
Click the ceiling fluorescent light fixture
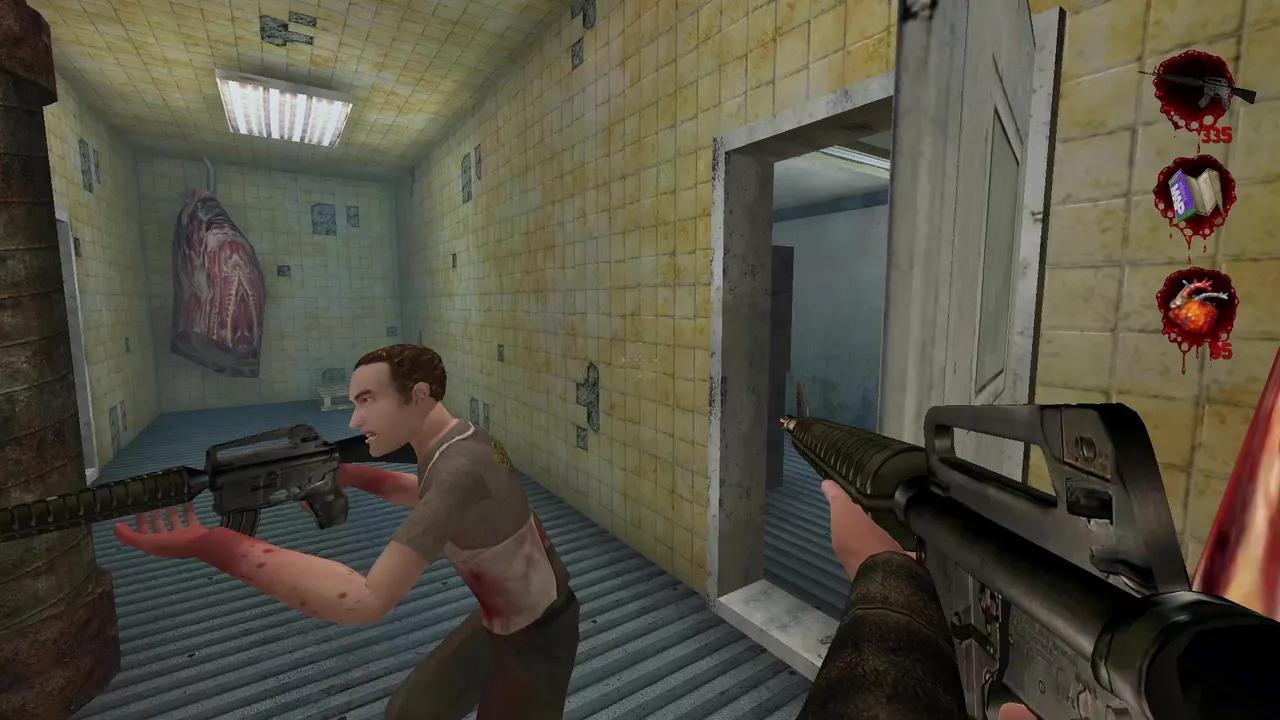280,105
